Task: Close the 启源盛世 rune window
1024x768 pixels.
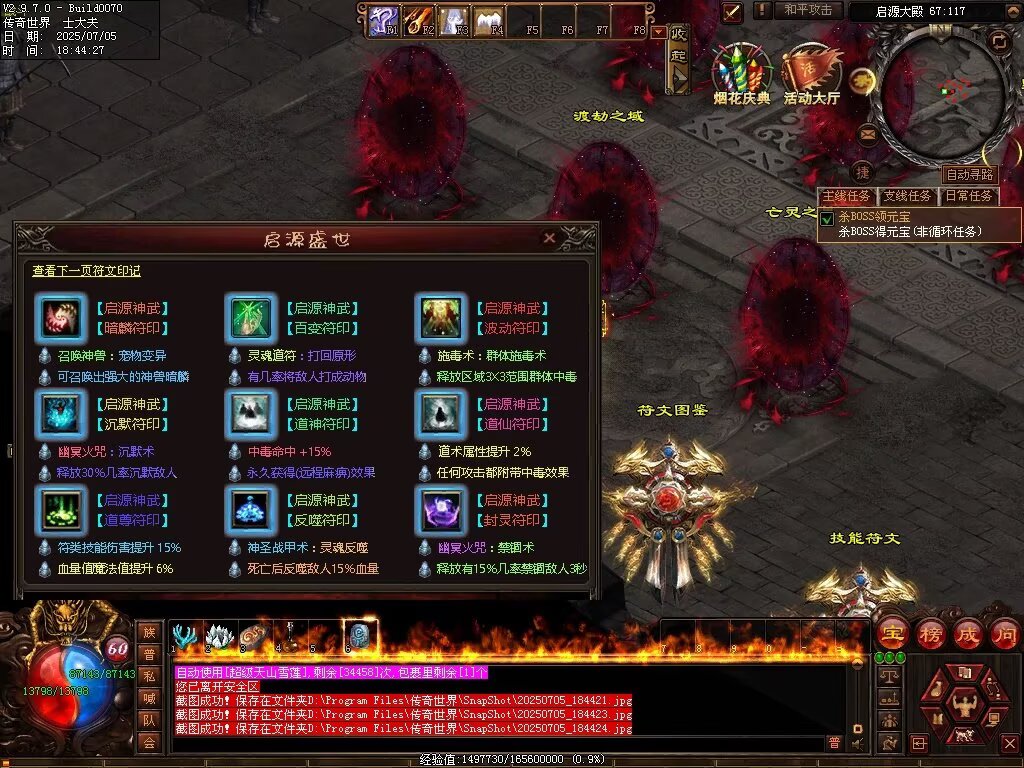Action: point(549,239)
